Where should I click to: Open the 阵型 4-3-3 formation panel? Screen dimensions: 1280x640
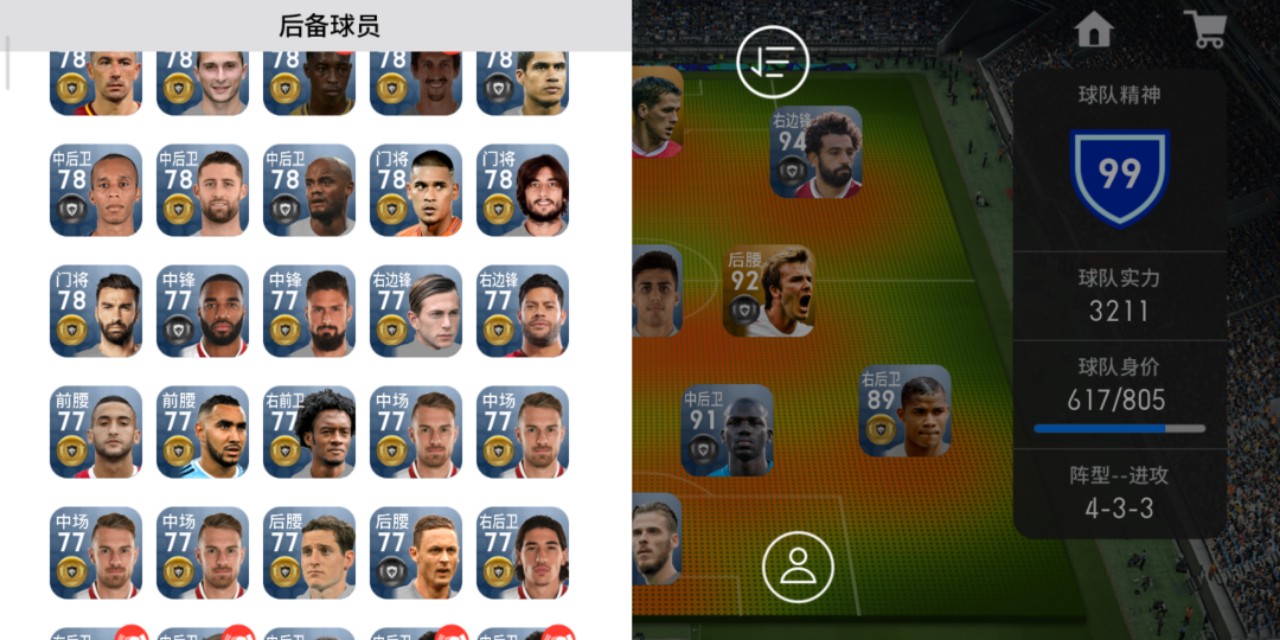(1119, 492)
